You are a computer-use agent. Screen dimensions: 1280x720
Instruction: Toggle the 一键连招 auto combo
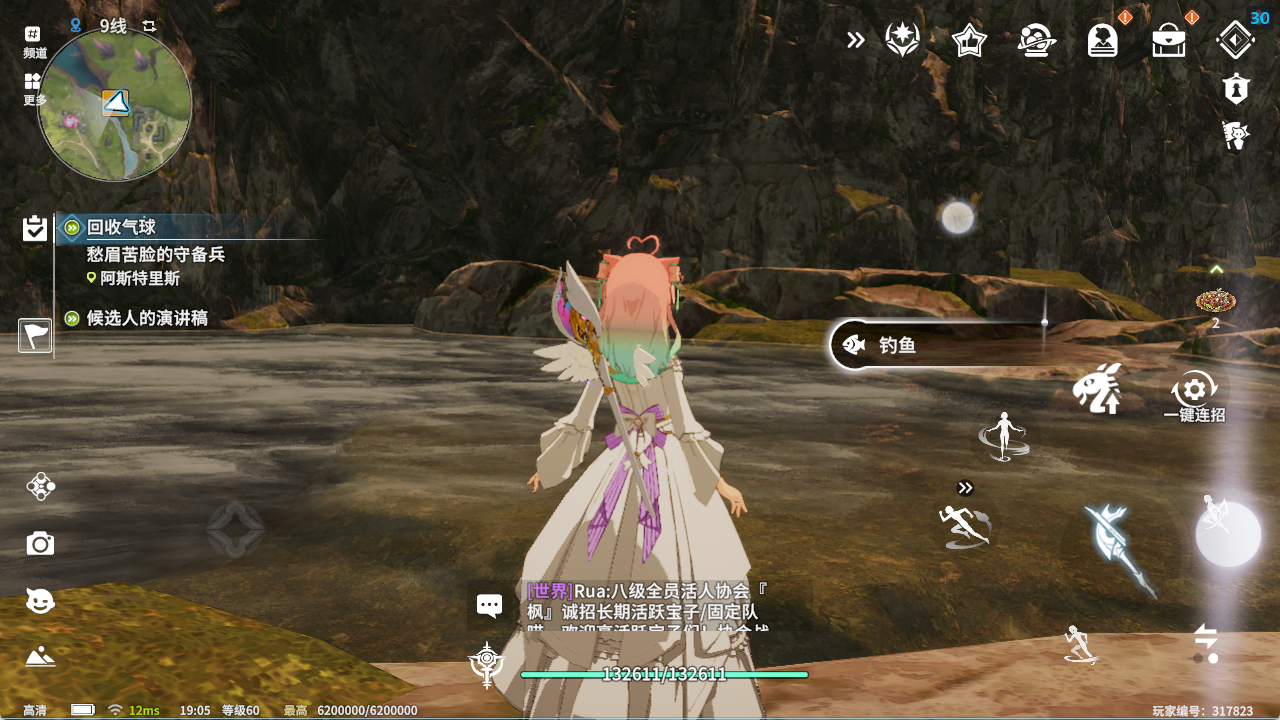(1194, 394)
